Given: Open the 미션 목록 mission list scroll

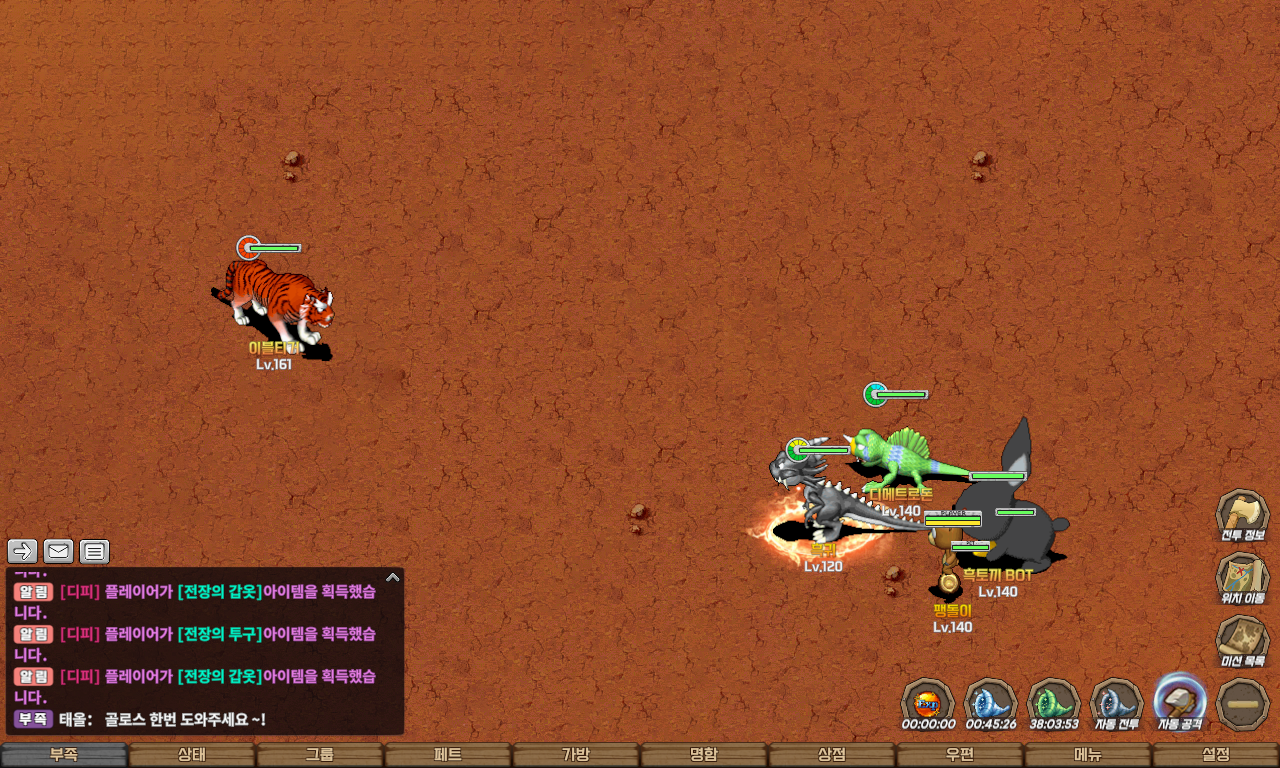Looking at the screenshot, I should pyautogui.click(x=1242, y=640).
